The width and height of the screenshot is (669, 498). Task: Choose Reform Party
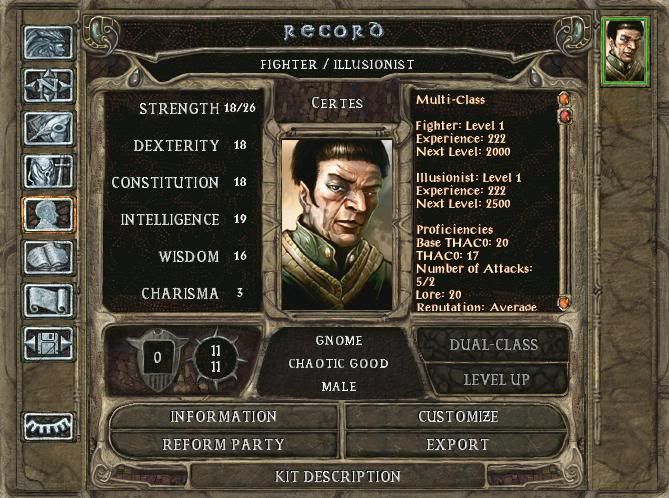(224, 444)
